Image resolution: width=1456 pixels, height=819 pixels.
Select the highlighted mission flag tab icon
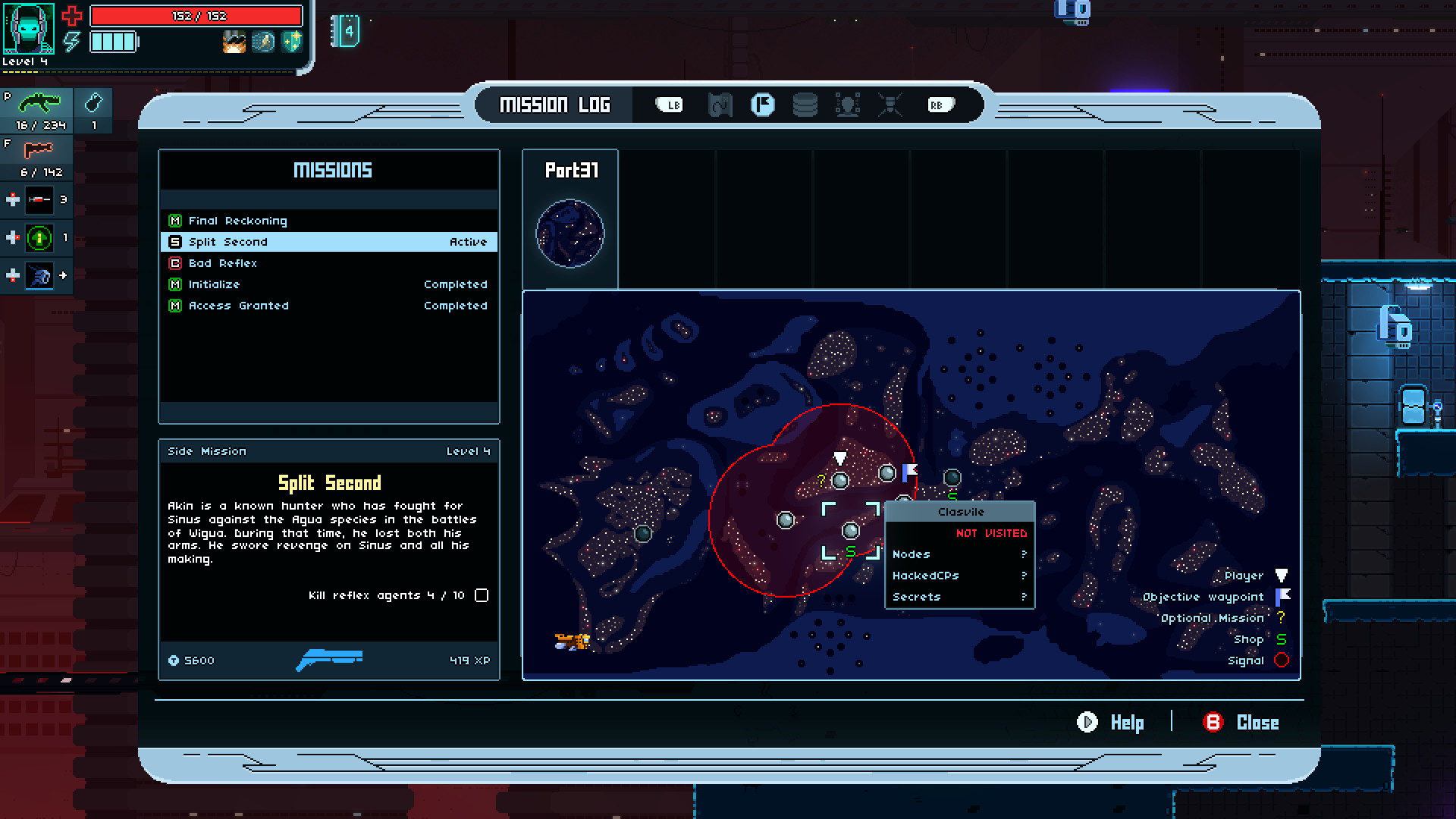coord(763,105)
